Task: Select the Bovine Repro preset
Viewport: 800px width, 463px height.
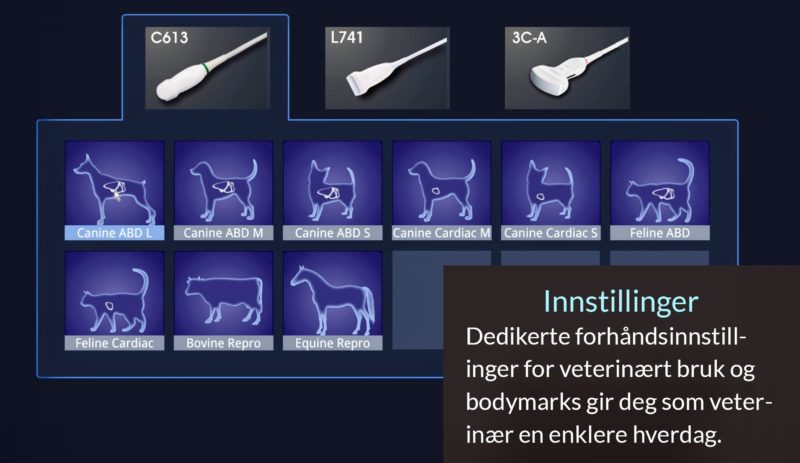Action: [x=223, y=300]
